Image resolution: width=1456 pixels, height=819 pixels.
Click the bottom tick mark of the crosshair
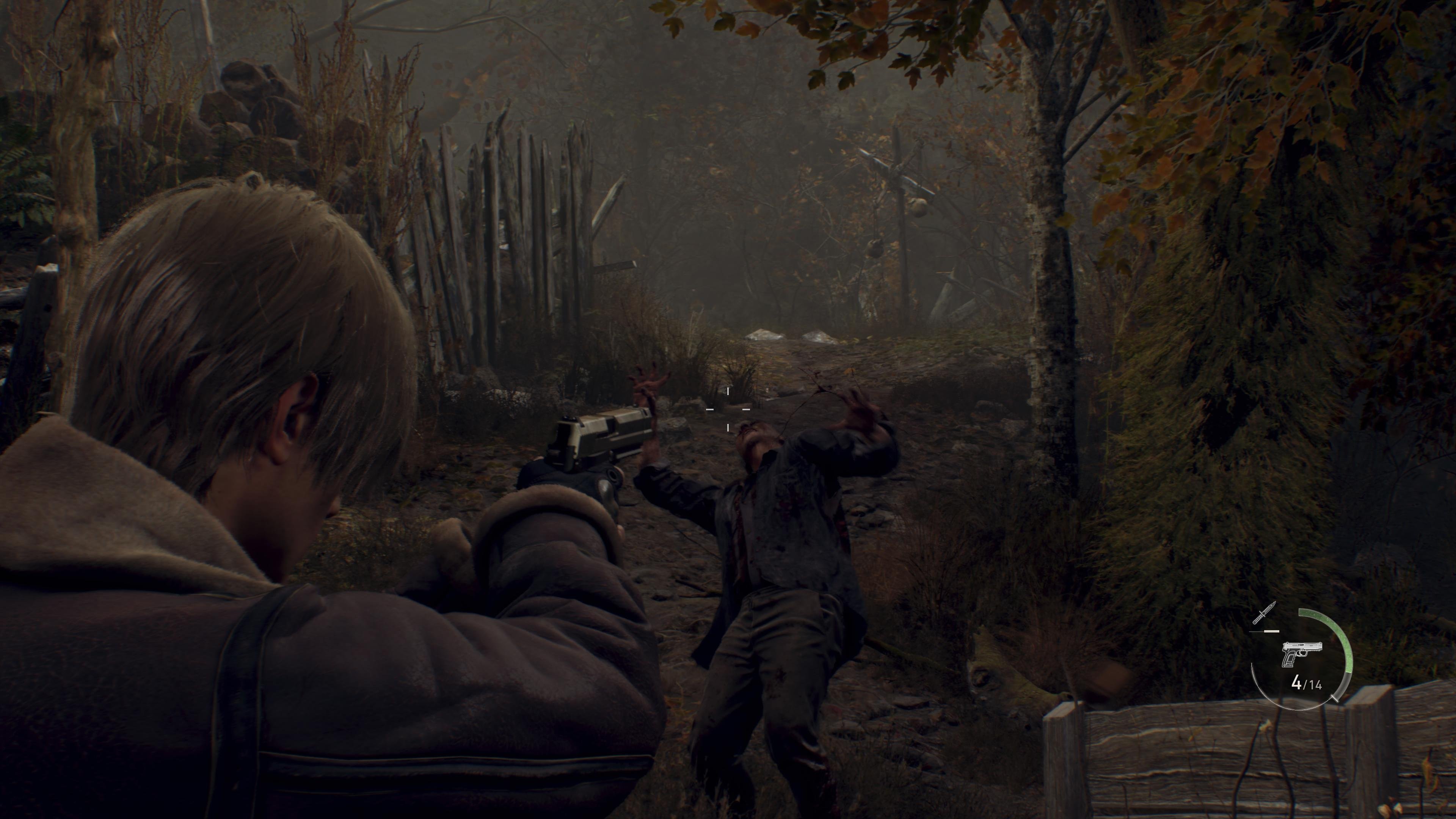click(x=728, y=427)
